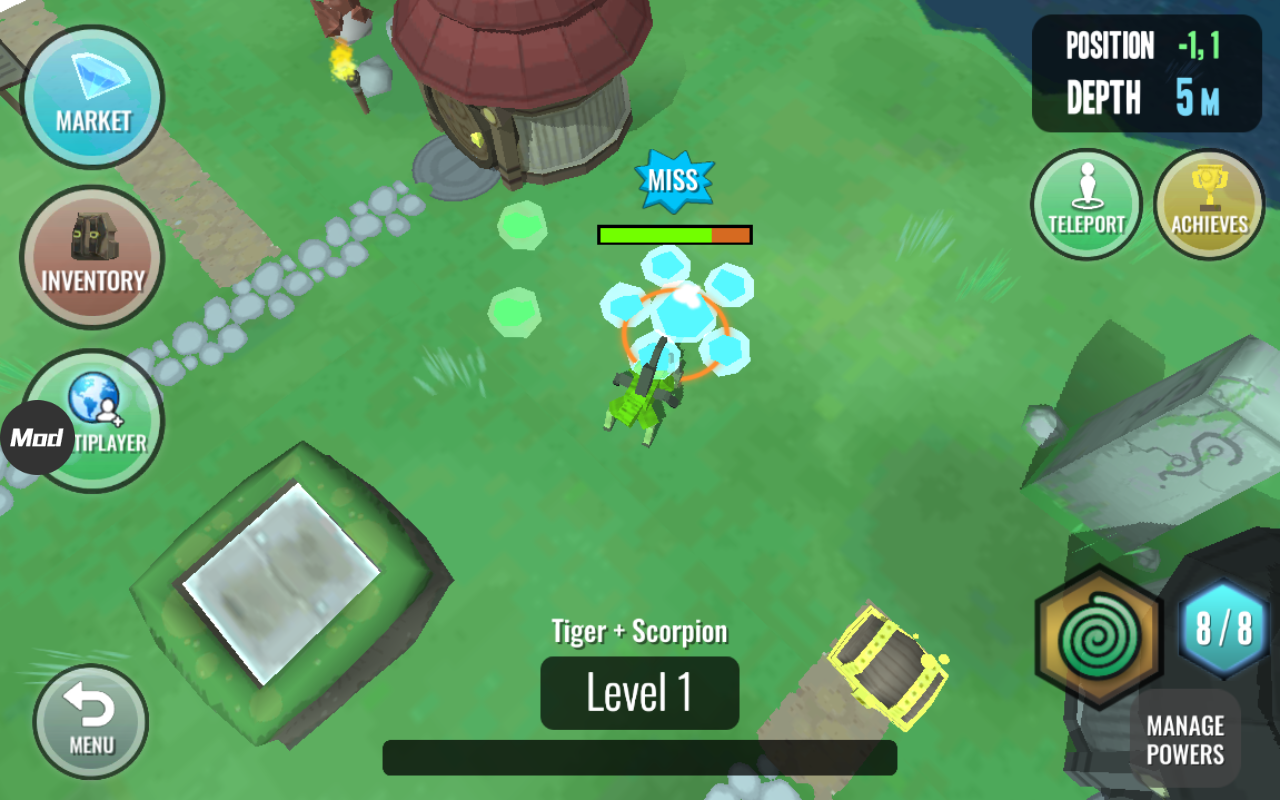Image resolution: width=1280 pixels, height=800 pixels.
Task: Open the Multiplayer mode
Action: [x=104, y=420]
